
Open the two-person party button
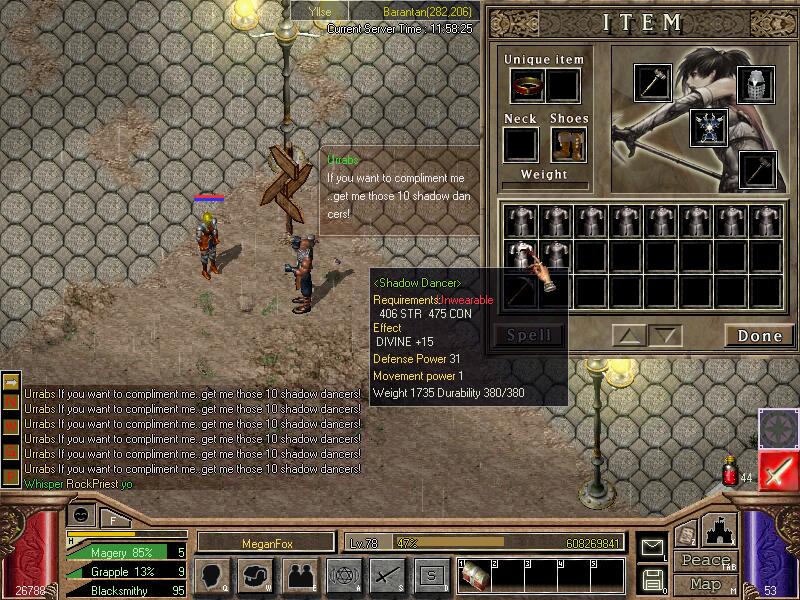point(299,575)
